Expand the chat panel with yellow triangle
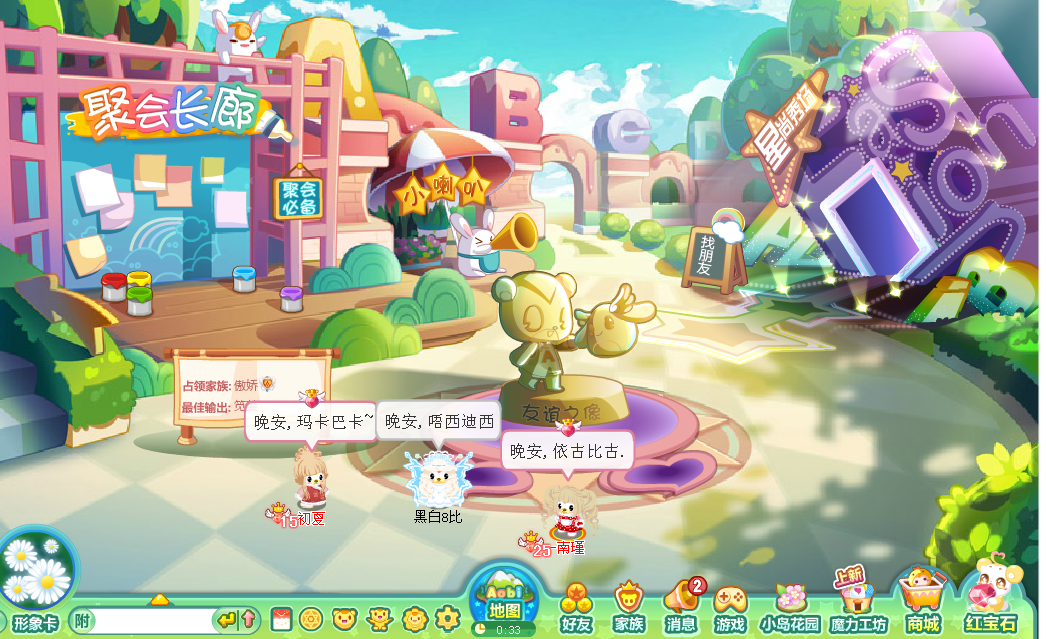1046x639 pixels. [x=159, y=600]
